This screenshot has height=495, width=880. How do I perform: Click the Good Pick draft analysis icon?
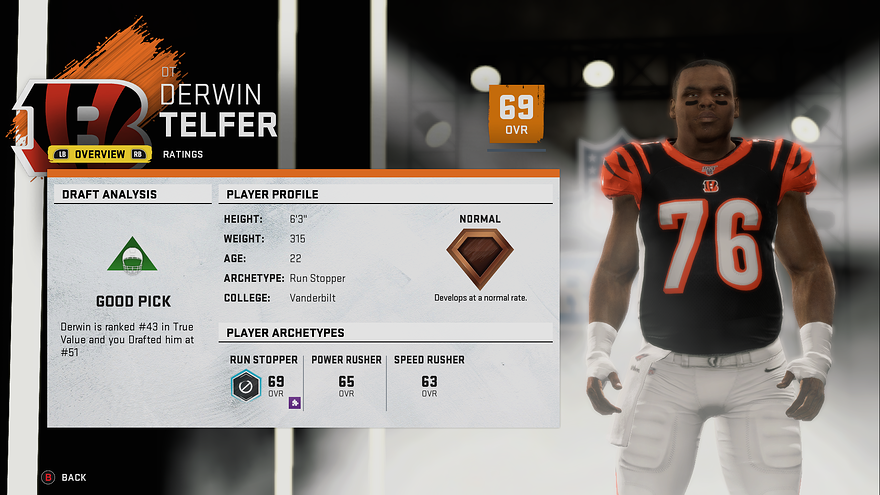point(133,255)
